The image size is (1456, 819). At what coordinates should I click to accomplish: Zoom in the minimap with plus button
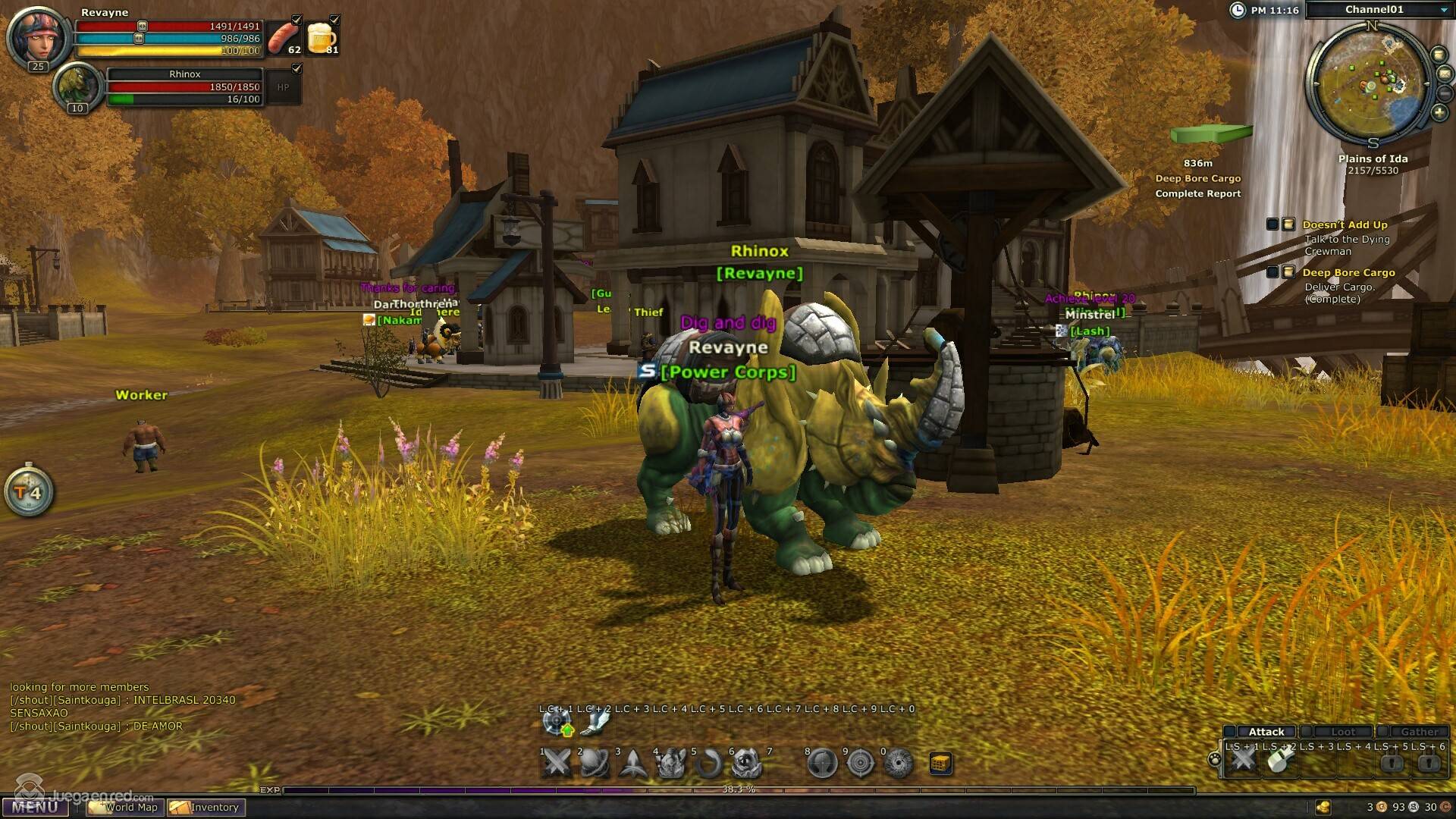click(x=1439, y=113)
